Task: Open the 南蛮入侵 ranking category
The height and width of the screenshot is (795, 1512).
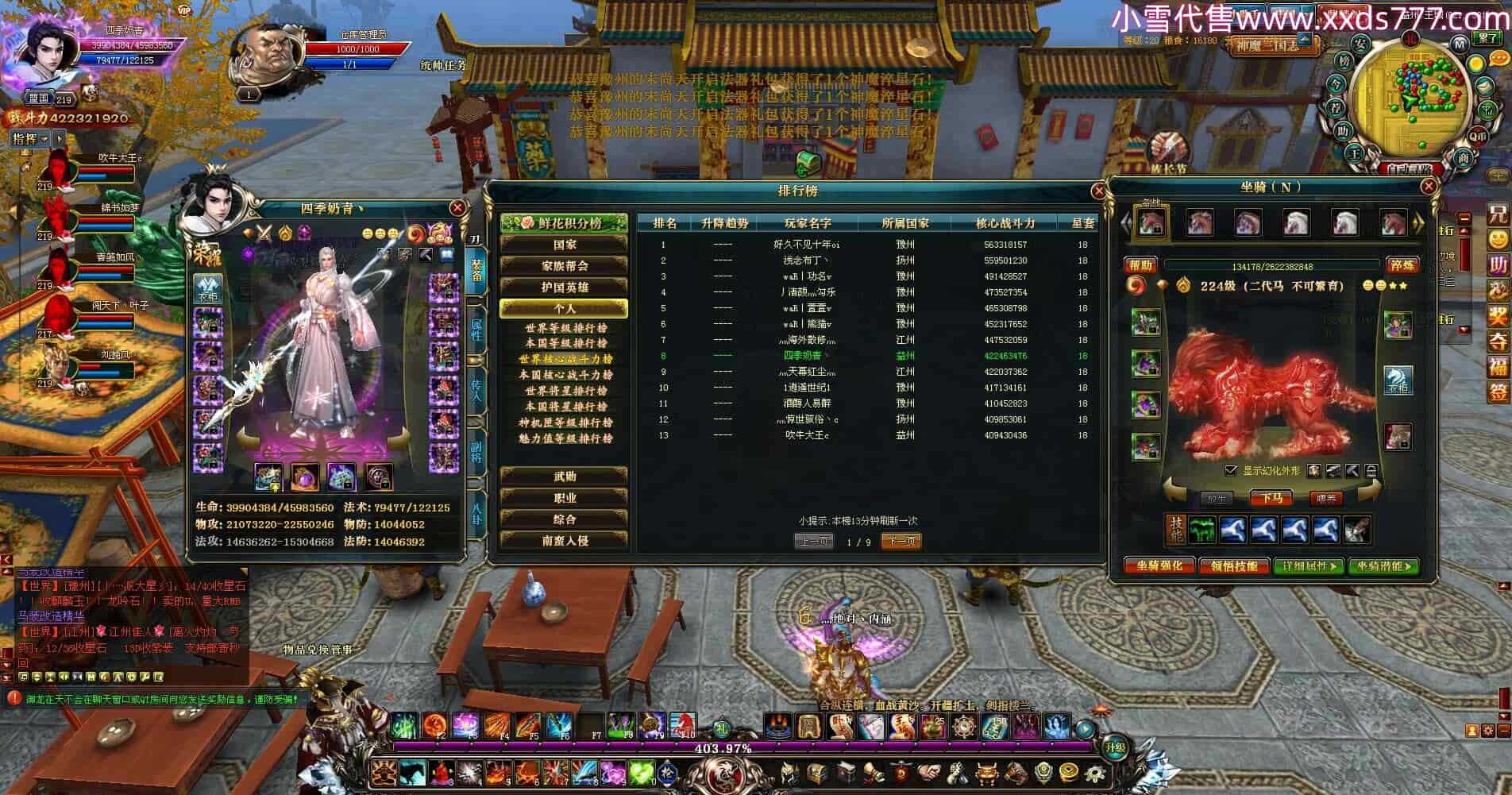Action: click(564, 541)
